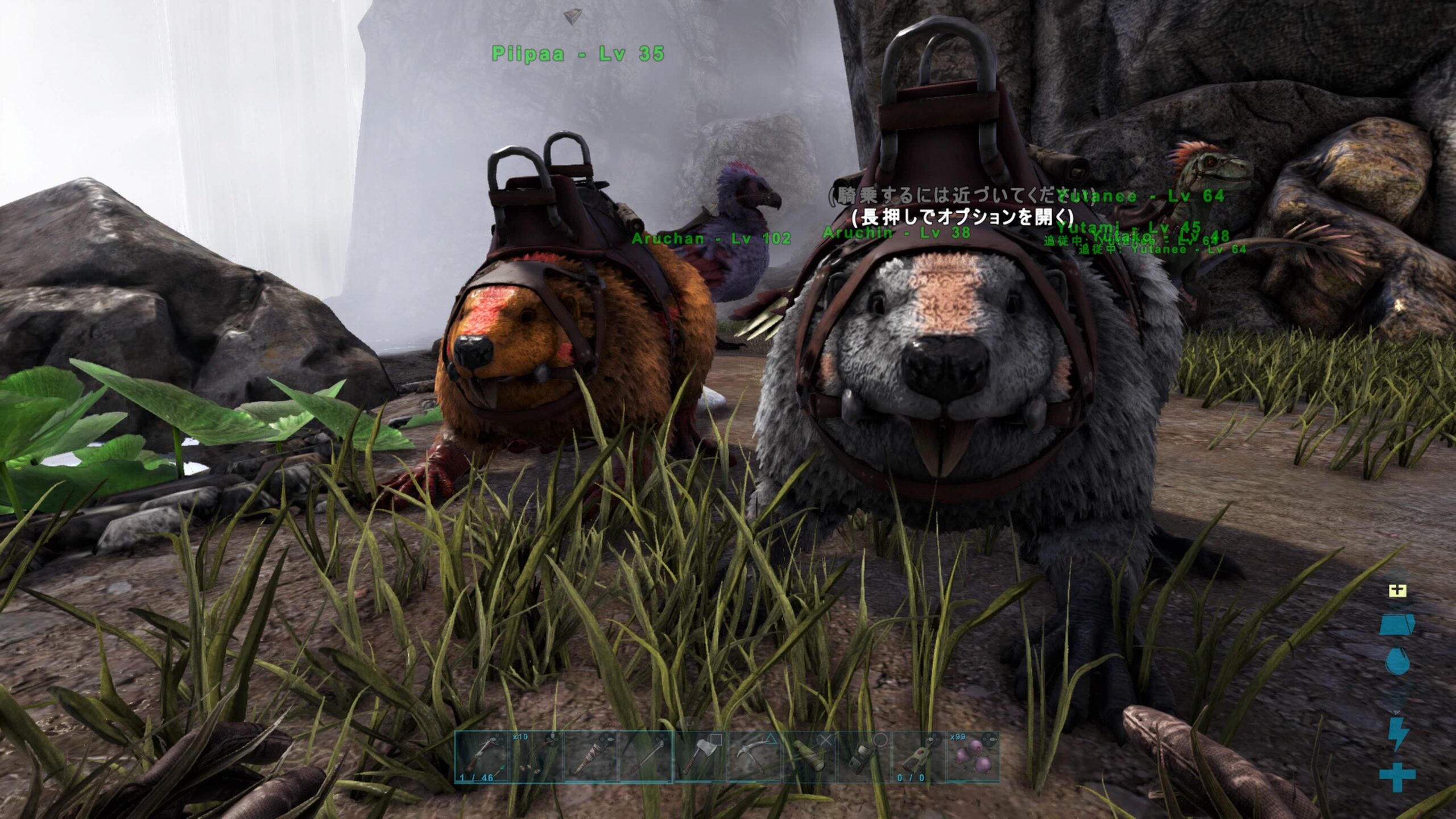
Task: Equip the metal hatchet
Action: tap(700, 756)
